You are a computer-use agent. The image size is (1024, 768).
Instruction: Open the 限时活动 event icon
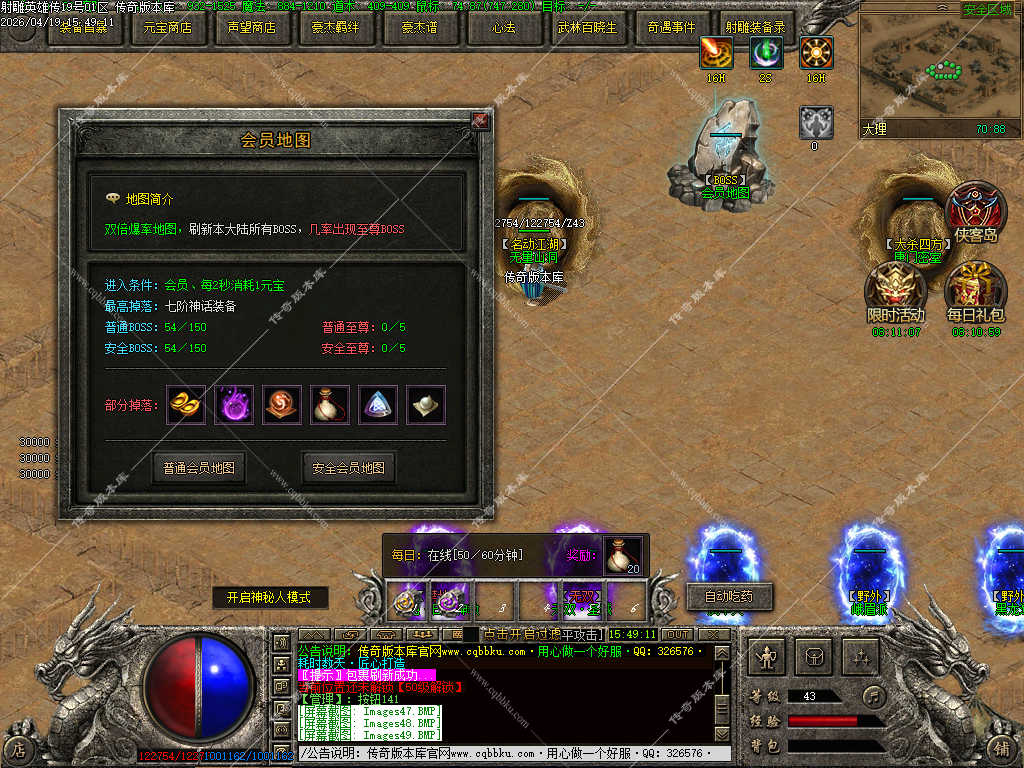[x=895, y=290]
